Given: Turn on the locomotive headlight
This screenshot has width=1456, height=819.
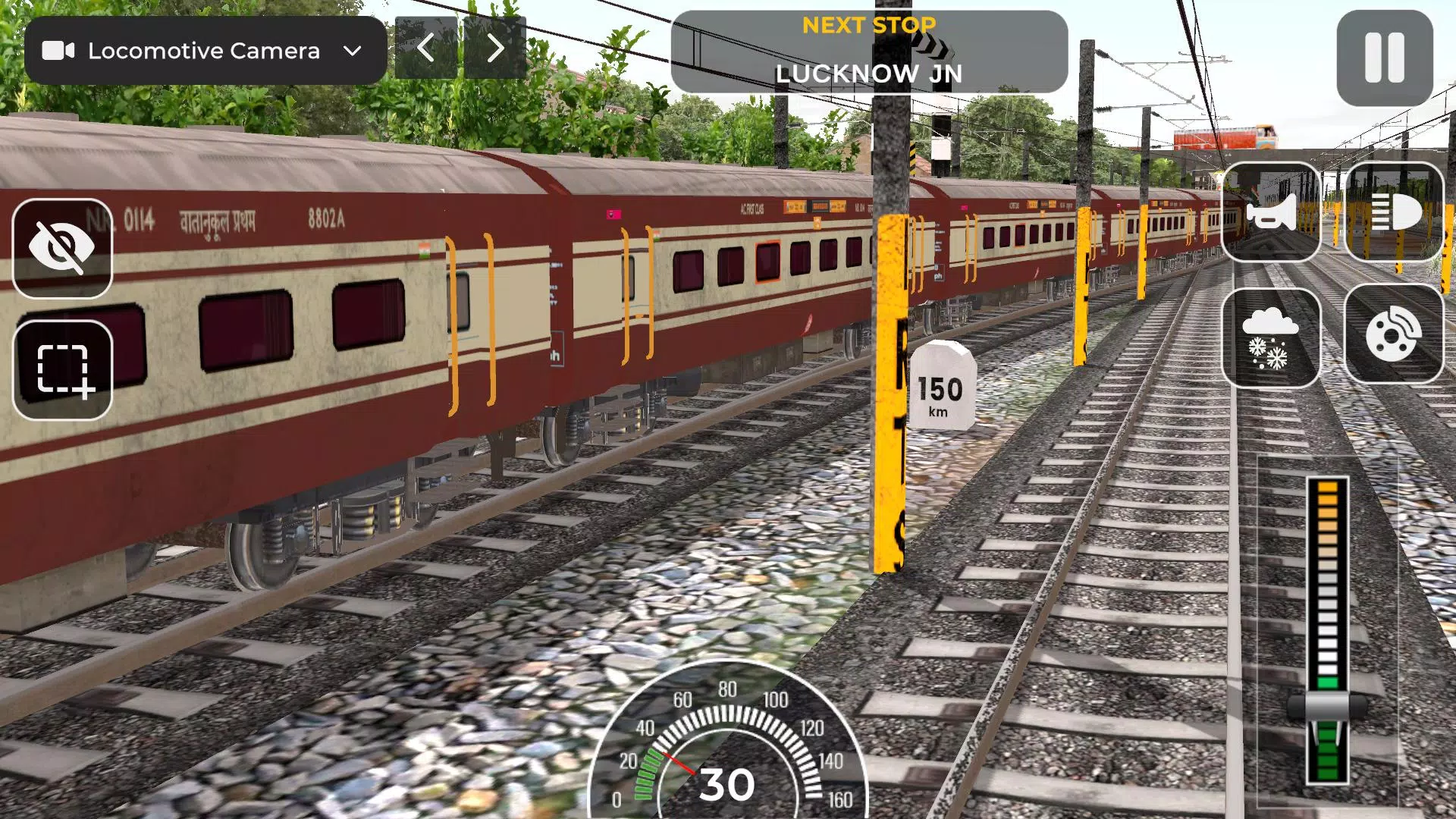Looking at the screenshot, I should 1395,215.
